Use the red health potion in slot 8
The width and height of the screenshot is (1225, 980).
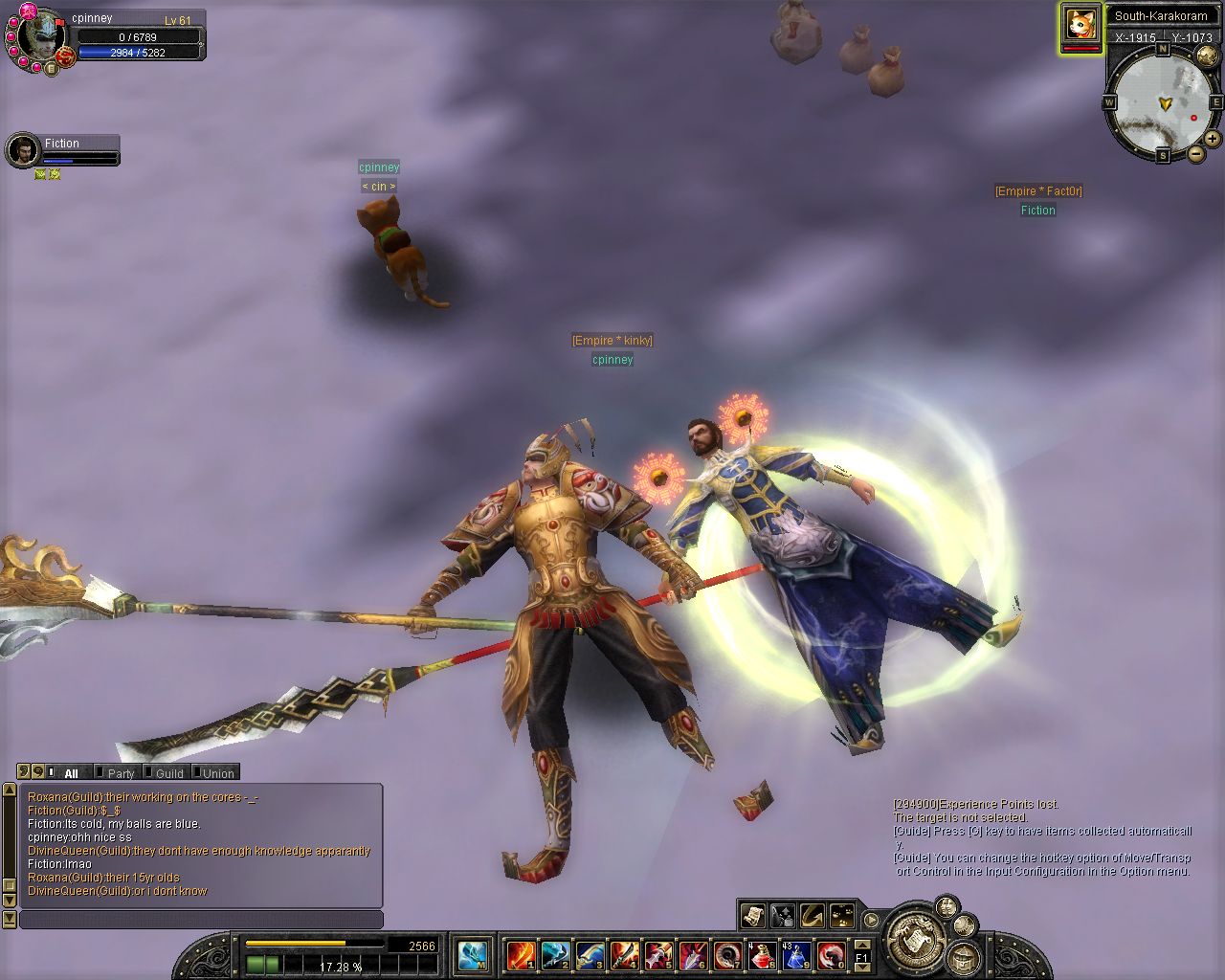pos(762,954)
